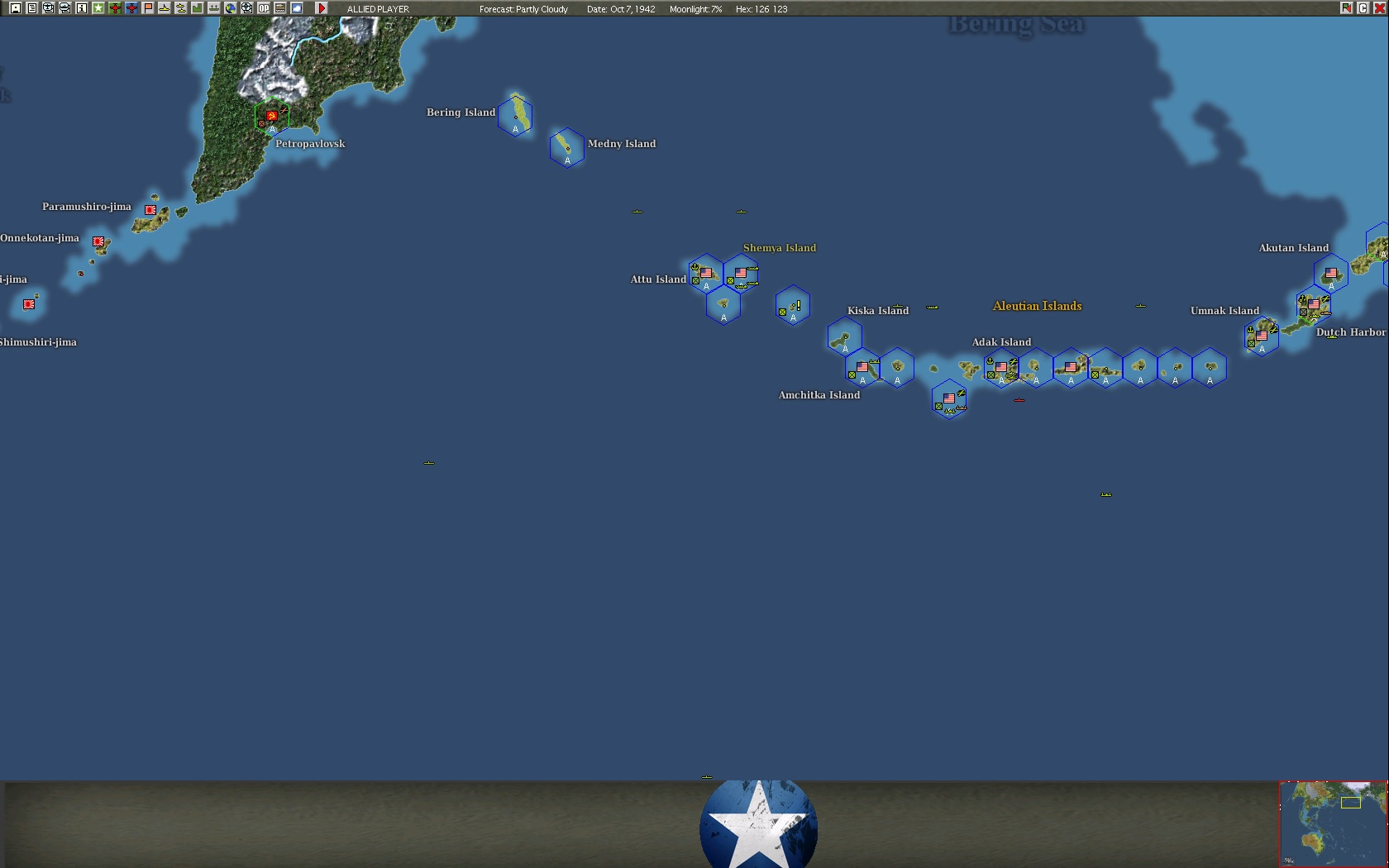Screen dimensions: 1389x868
Task: Click the 'C' button at top right
Action: pos(1363,8)
